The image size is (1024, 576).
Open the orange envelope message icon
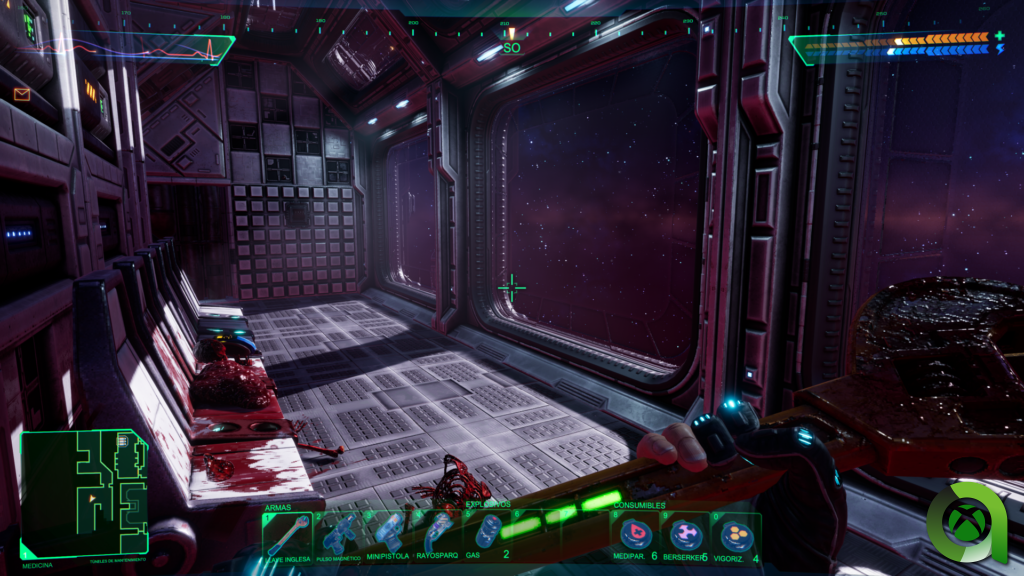[x=22, y=94]
